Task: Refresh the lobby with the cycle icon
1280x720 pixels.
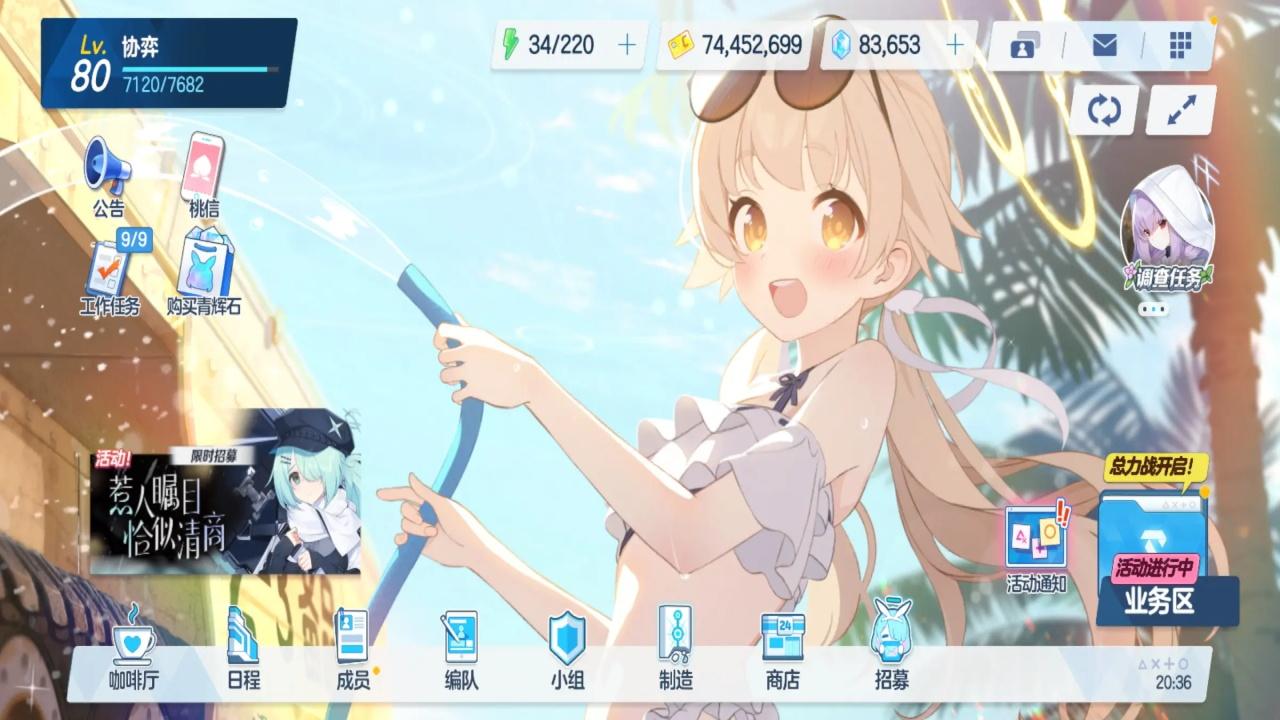Action: click(x=1104, y=110)
